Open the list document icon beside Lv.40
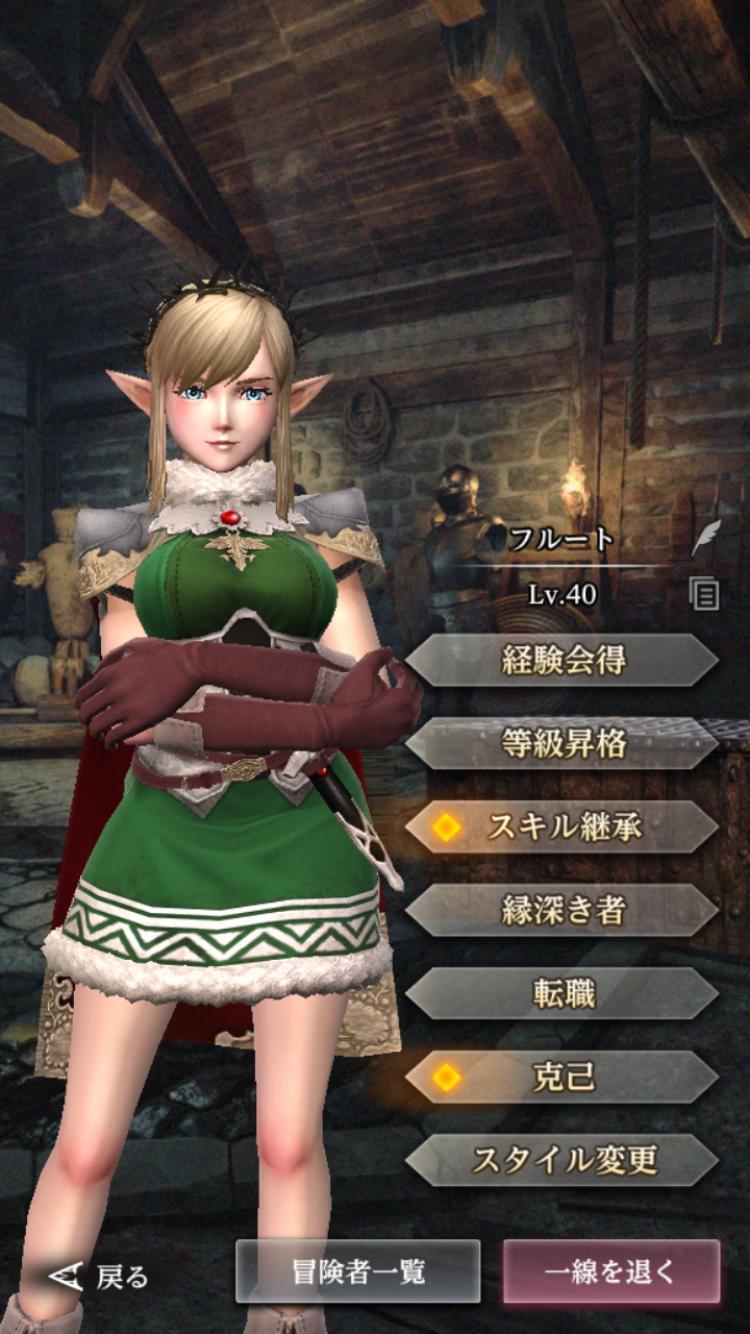 [x=705, y=595]
